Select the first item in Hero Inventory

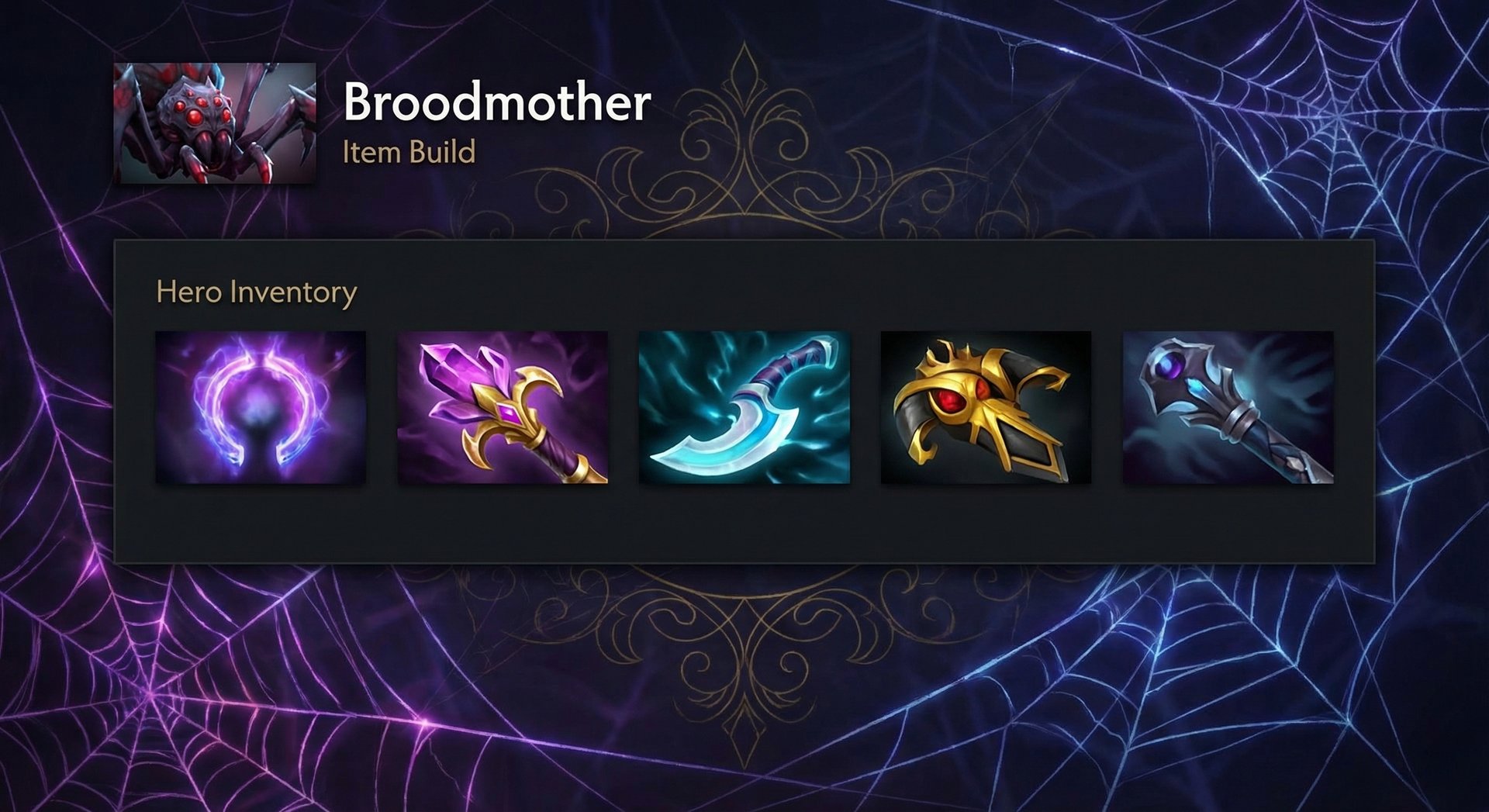[x=261, y=407]
